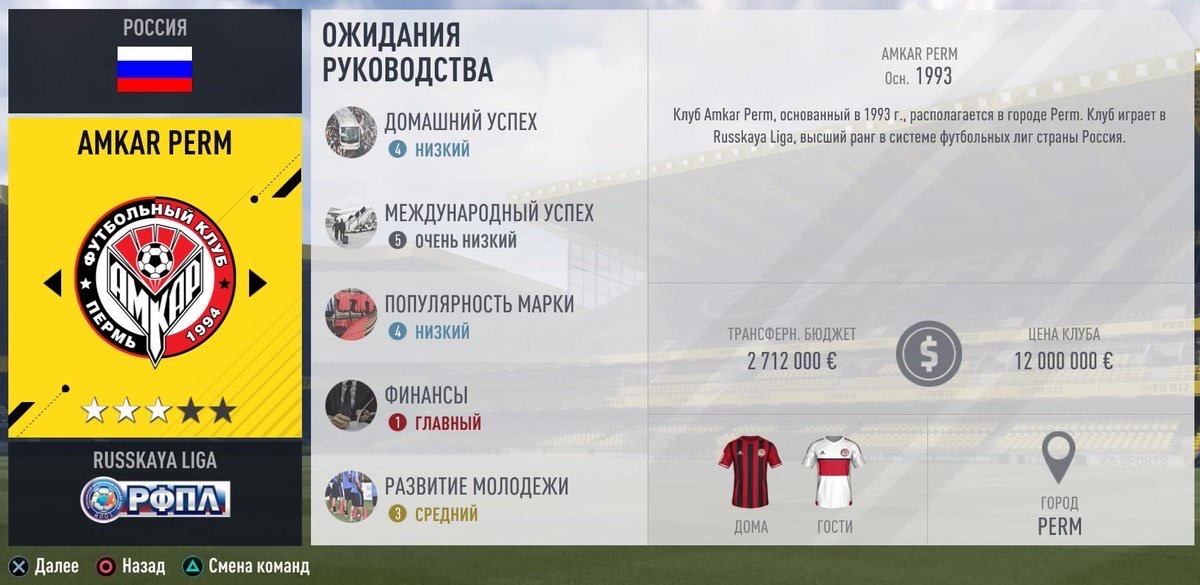The width and height of the screenshot is (1200, 585).
Task: Select the previous team with the left arrow
Action: point(53,284)
